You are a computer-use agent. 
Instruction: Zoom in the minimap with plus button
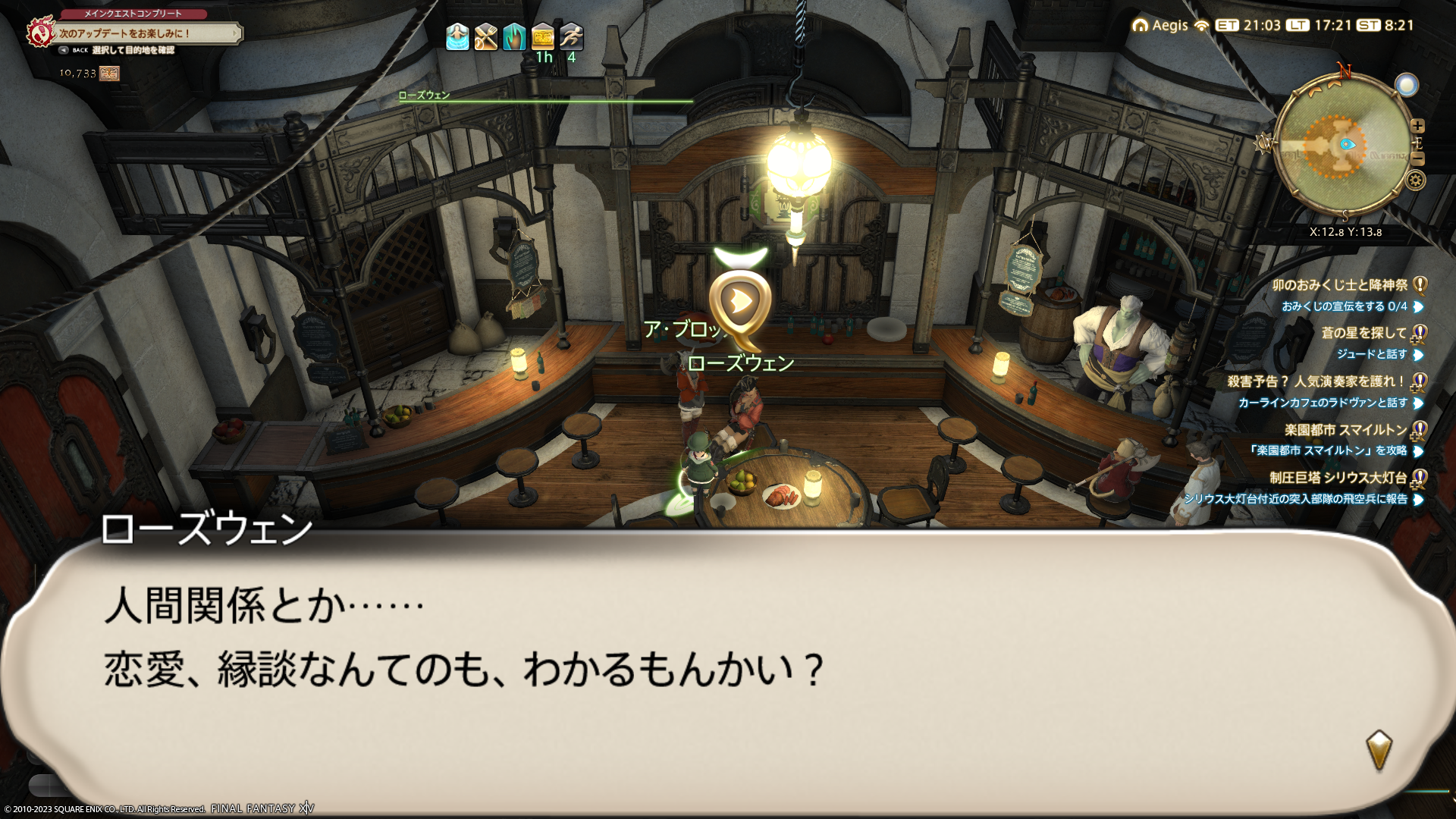point(1417,126)
